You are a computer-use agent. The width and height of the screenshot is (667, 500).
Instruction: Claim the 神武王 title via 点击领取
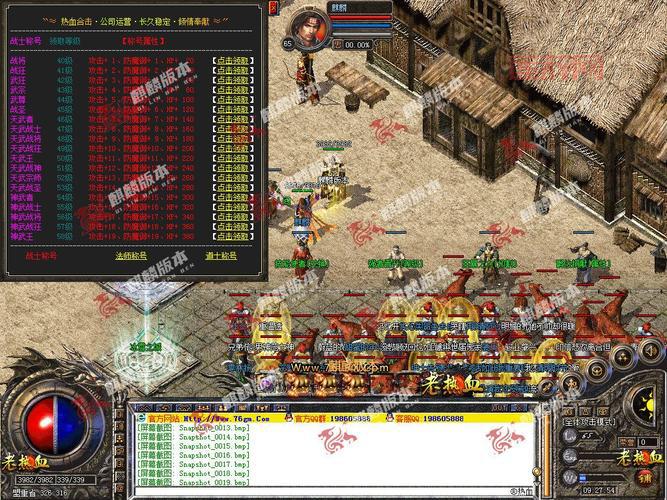231,234
